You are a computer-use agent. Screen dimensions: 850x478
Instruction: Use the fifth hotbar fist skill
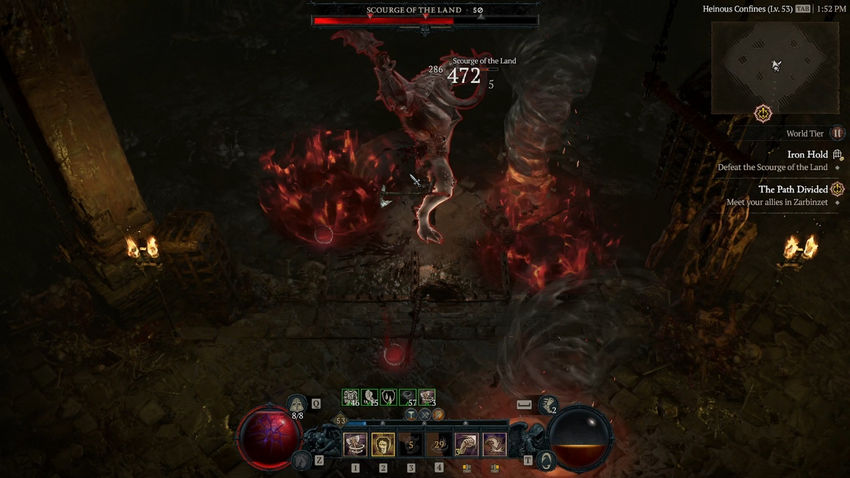click(466, 444)
